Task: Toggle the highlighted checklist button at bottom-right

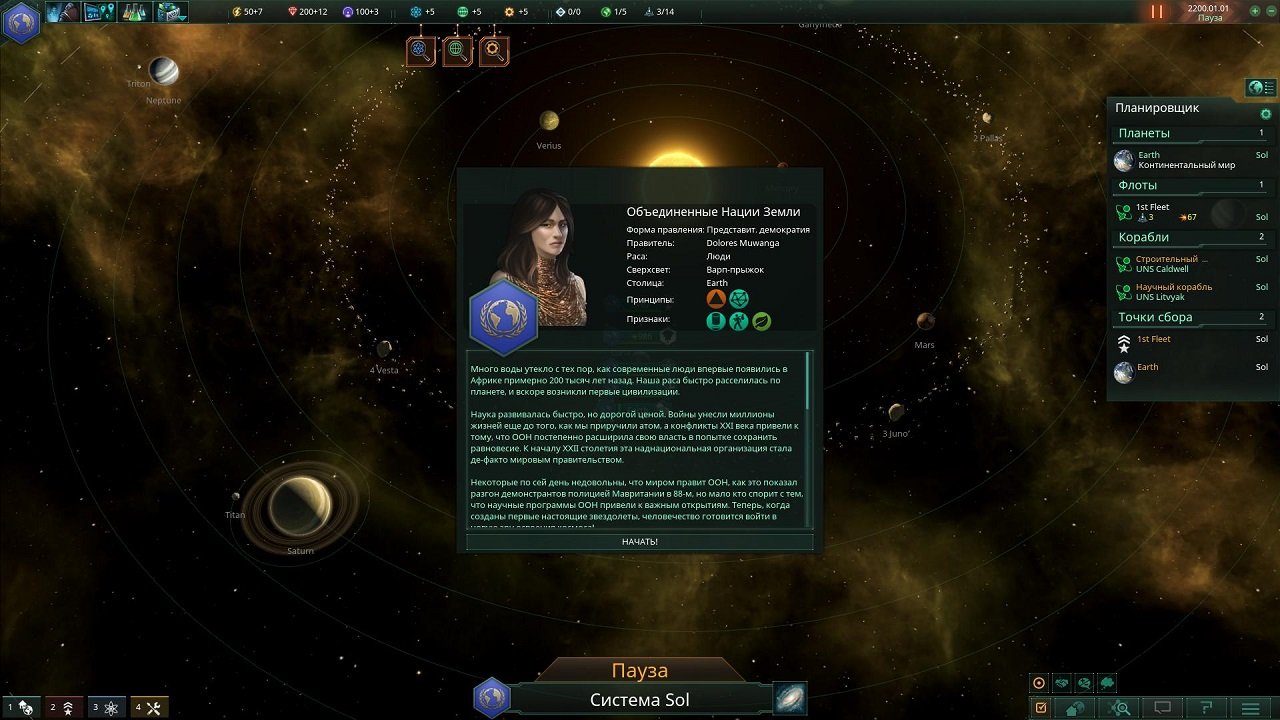Action: 1040,707
